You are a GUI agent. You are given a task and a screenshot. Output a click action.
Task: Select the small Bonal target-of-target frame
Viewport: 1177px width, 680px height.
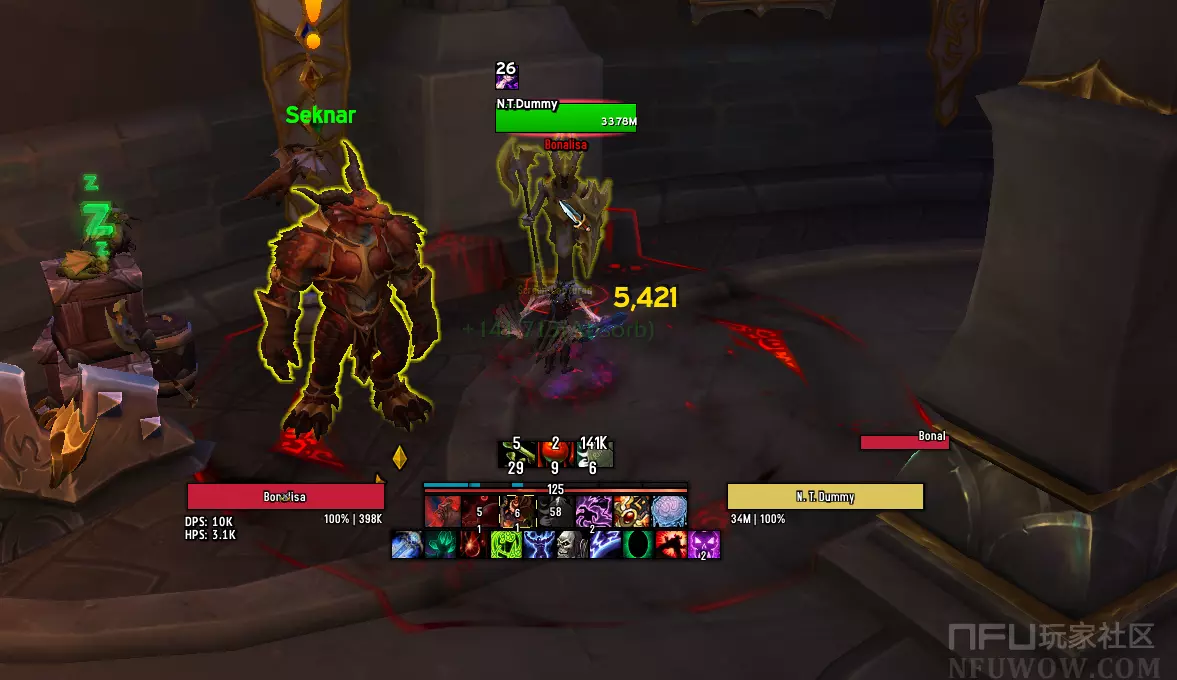coord(904,441)
